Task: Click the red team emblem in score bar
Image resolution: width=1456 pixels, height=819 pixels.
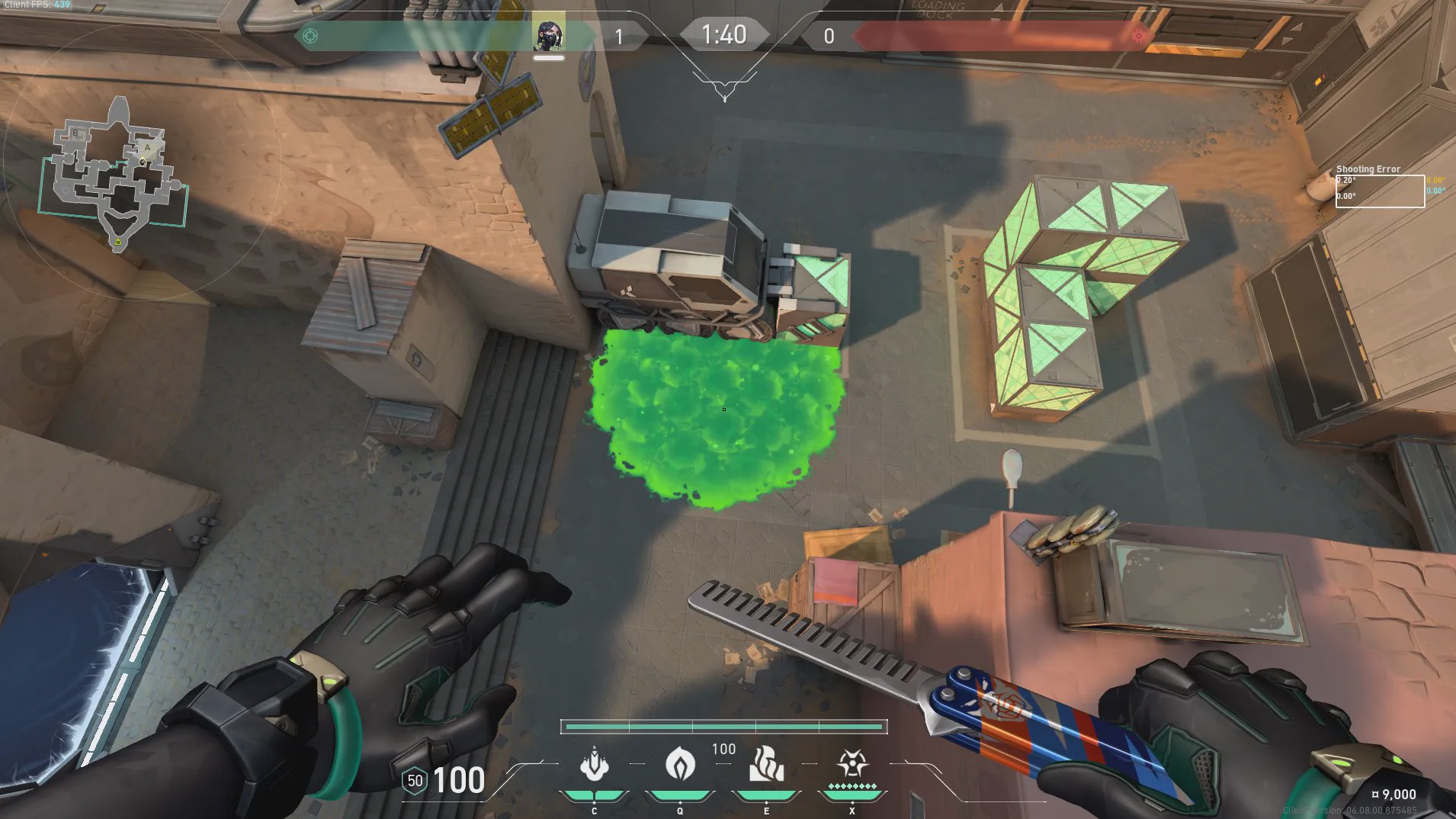Action: click(1138, 35)
